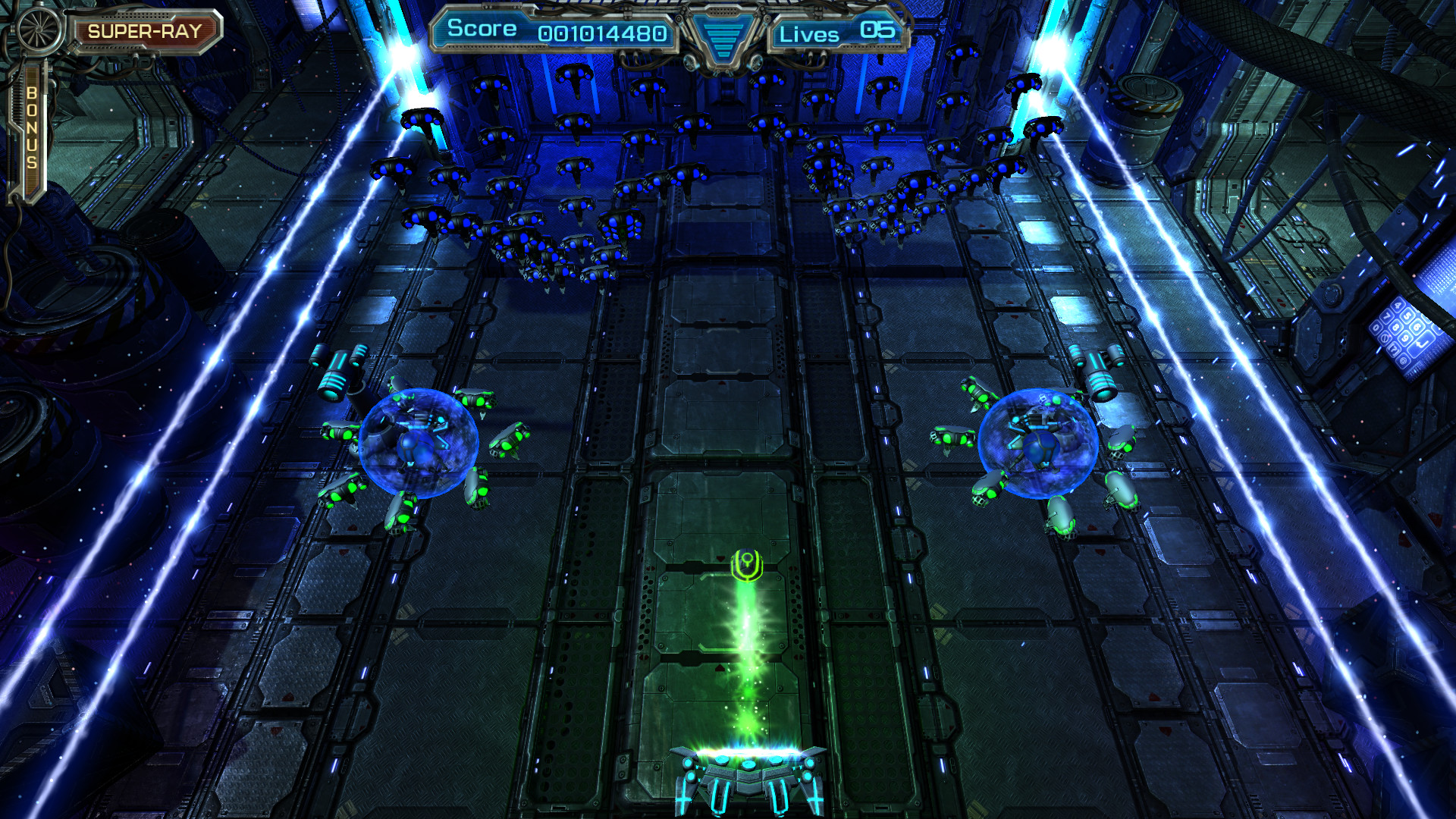Expand the Score panel readout
The image size is (1456, 819).
[554, 30]
